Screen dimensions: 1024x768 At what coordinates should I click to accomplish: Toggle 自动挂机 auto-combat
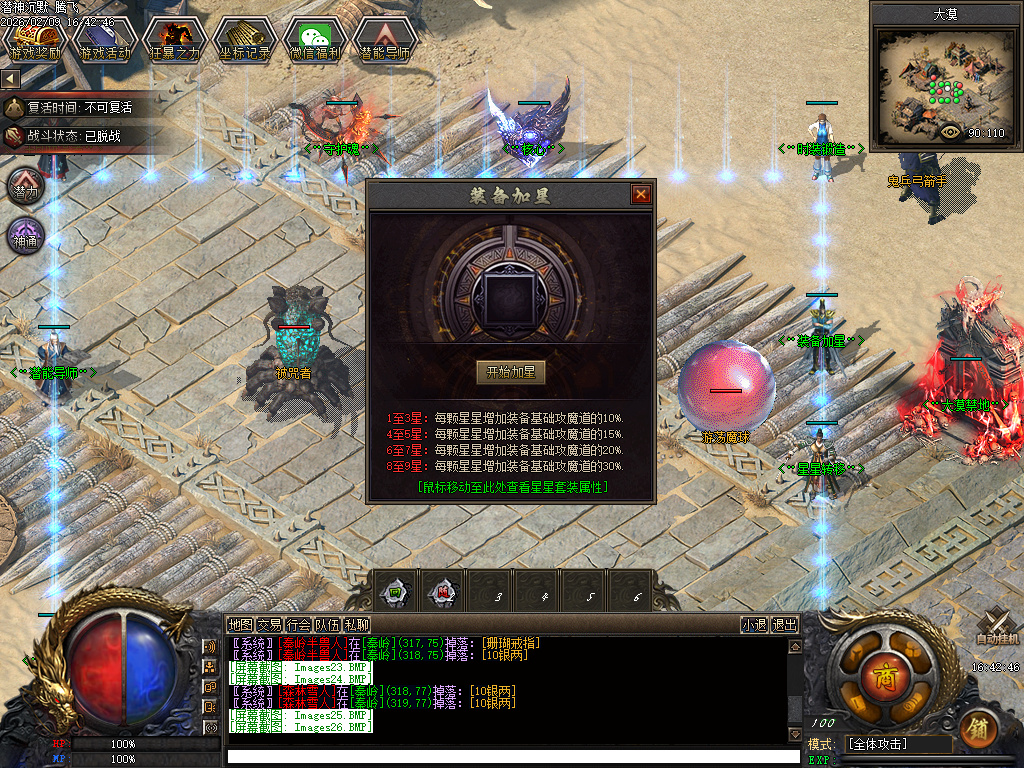tap(997, 627)
